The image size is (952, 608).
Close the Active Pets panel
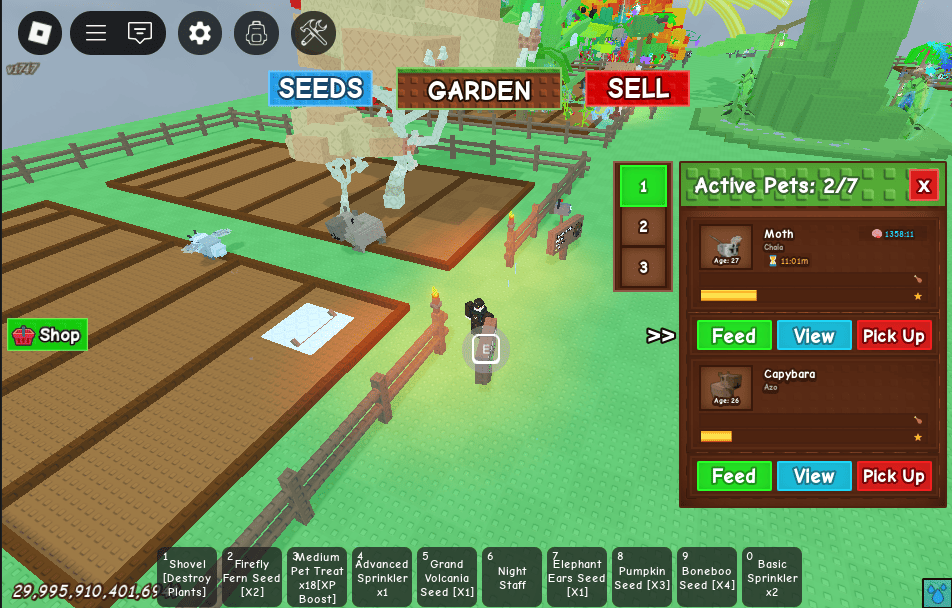pyautogui.click(x=923, y=185)
